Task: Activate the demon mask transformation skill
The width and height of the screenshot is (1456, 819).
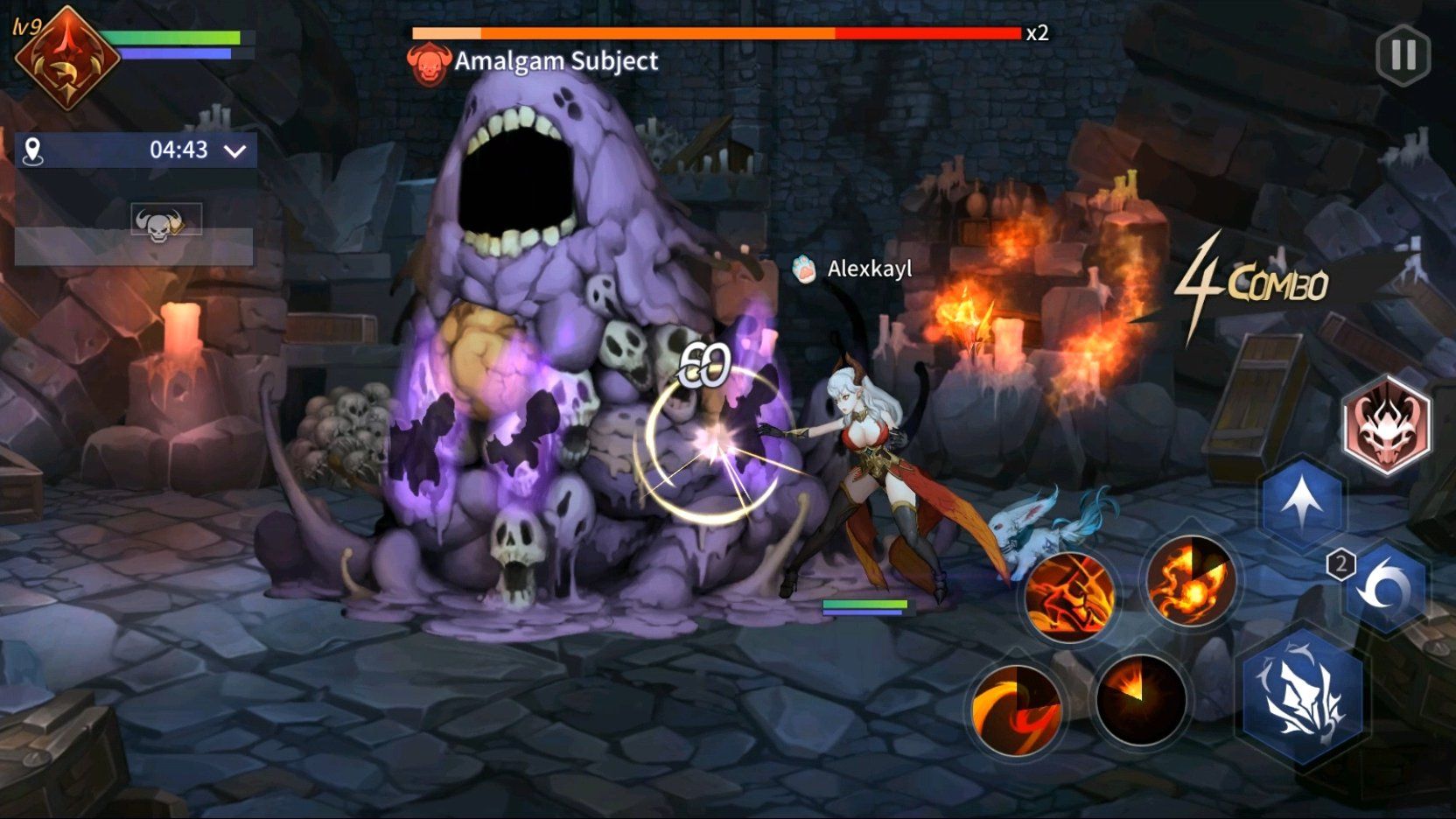Action: point(1386,426)
